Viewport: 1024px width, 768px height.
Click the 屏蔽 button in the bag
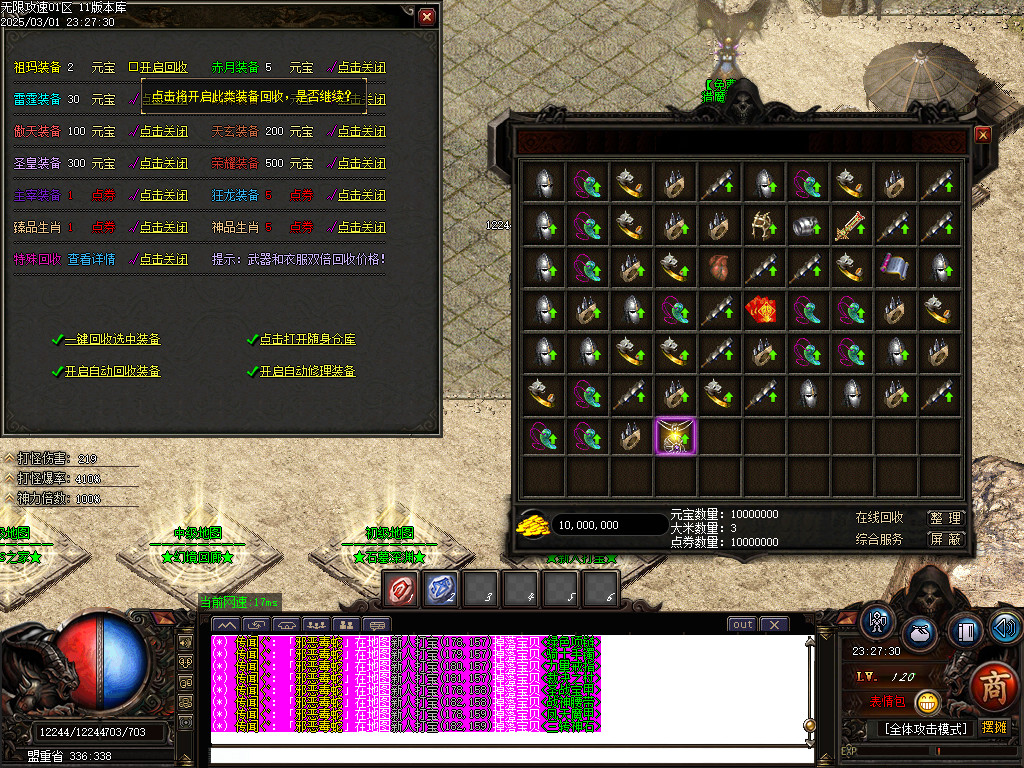(x=945, y=539)
